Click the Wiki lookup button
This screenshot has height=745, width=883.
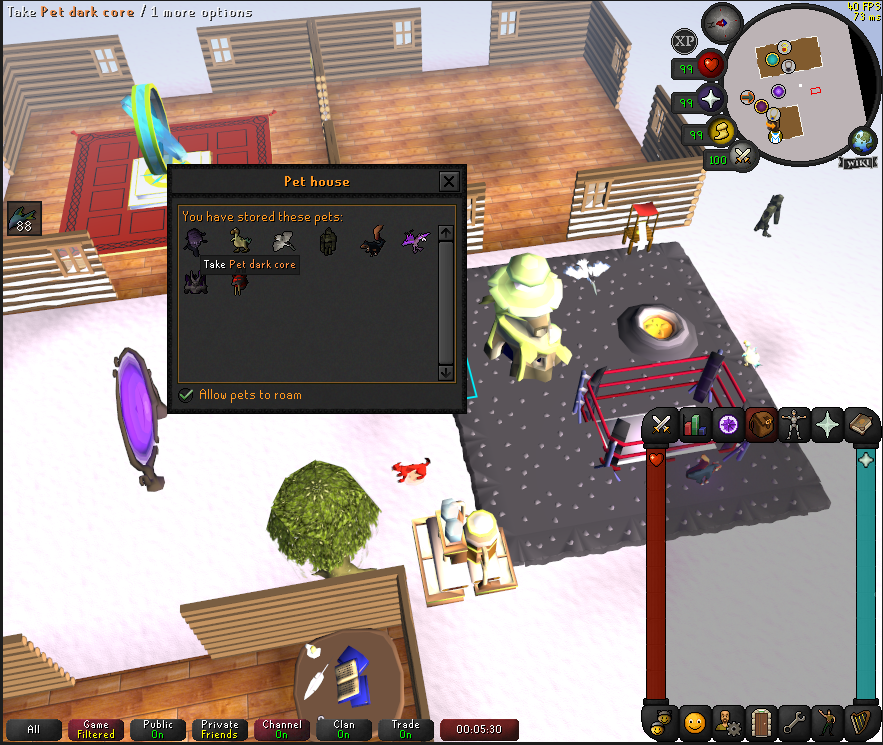tap(859, 162)
